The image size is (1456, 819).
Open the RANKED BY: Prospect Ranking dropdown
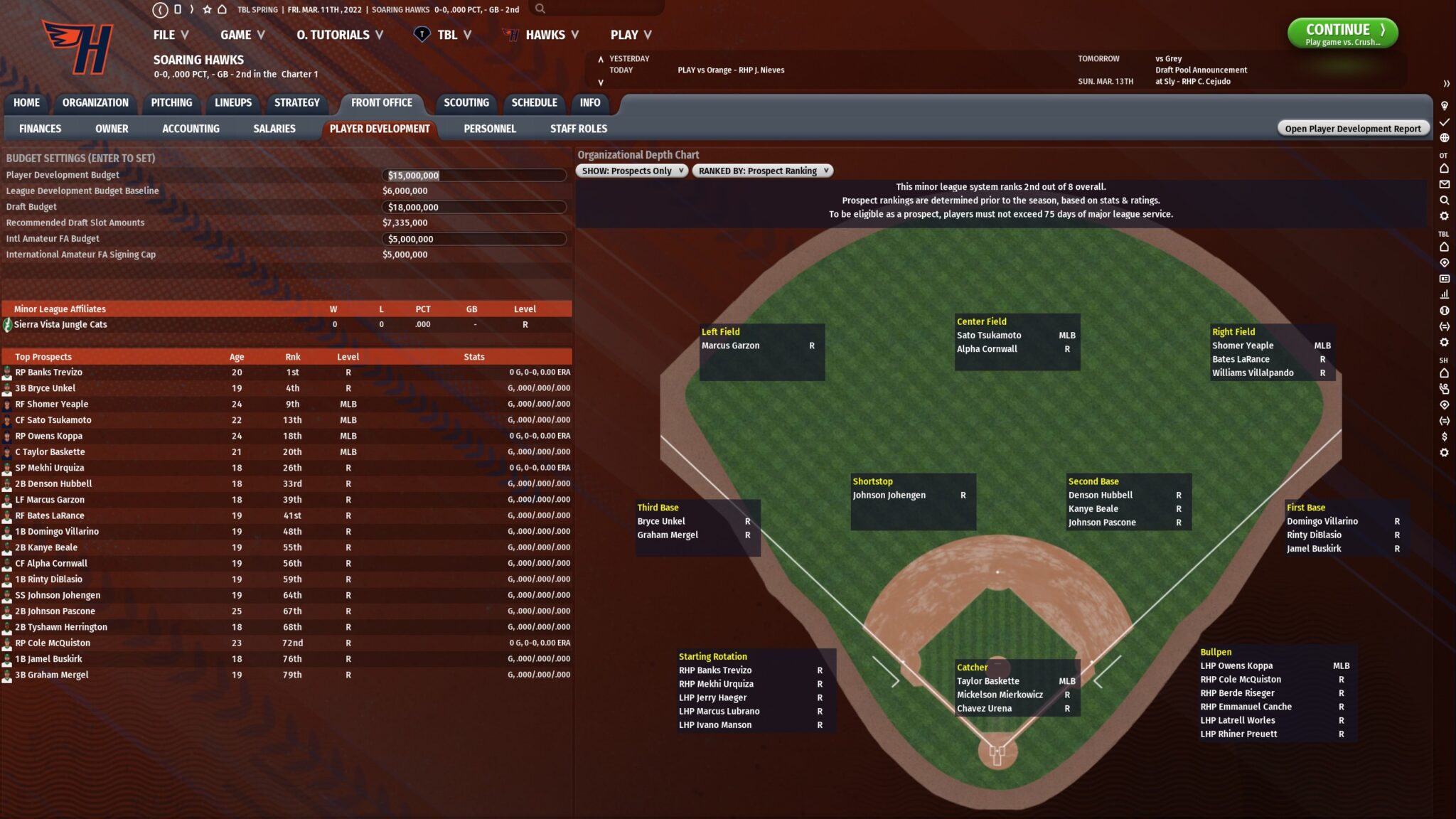pos(762,171)
